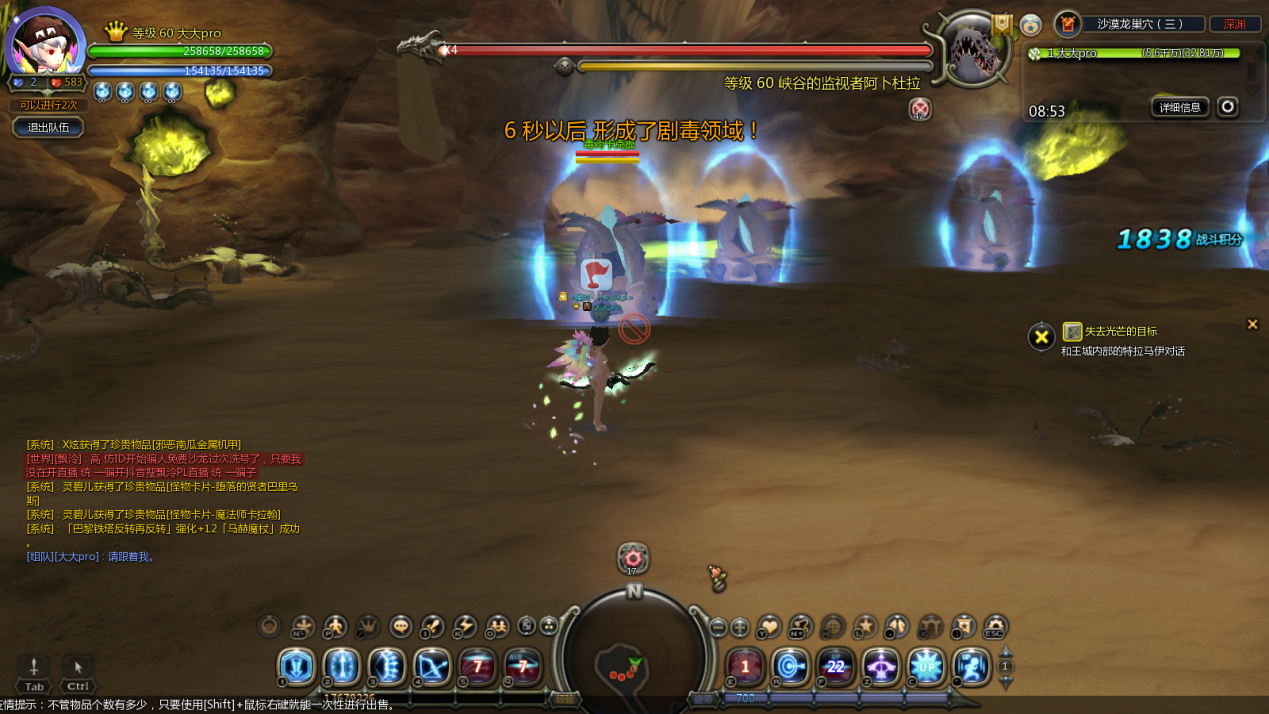Open the ESC system menu icon
The height and width of the screenshot is (714, 1269).
point(995,627)
